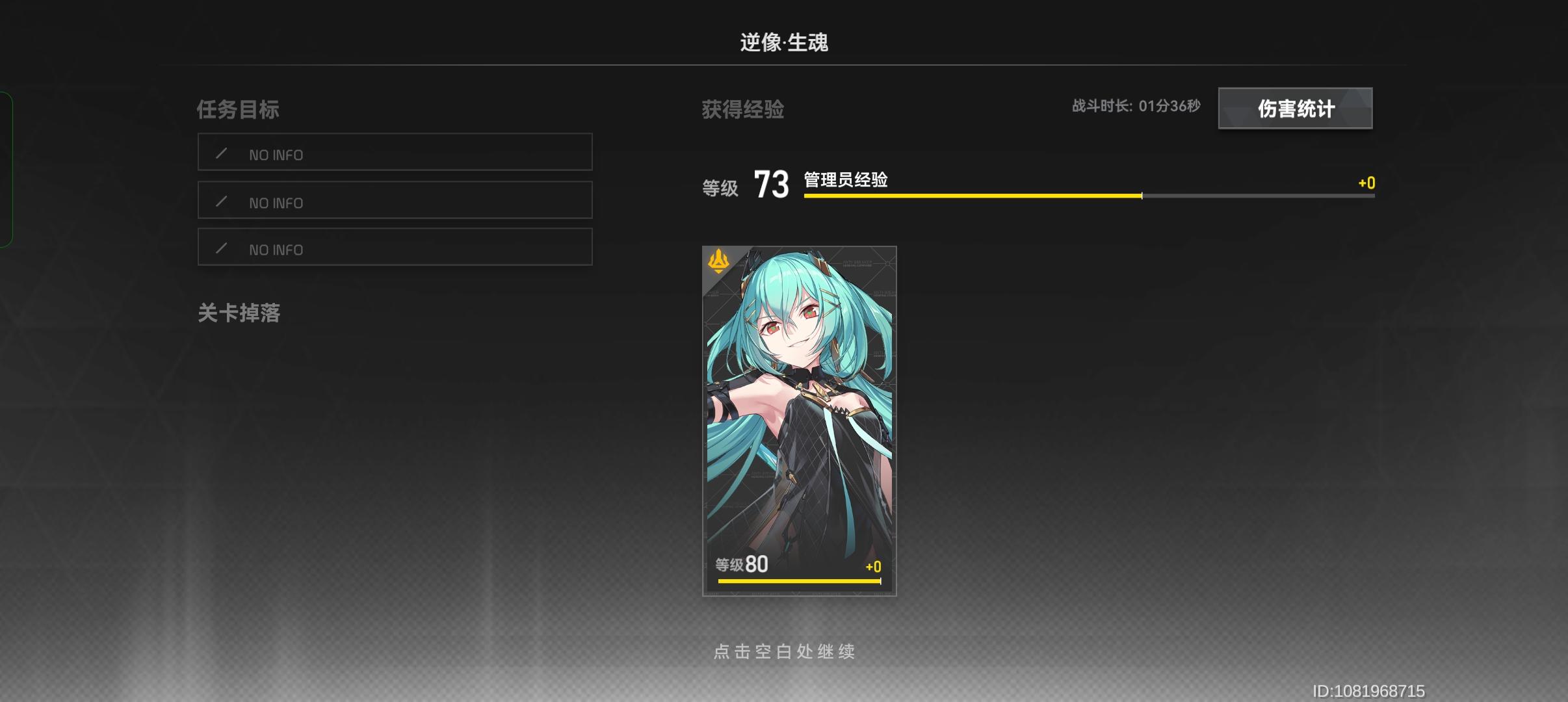Toggle the second NO INFO objective row
This screenshot has width=1568, height=702.
[394, 200]
